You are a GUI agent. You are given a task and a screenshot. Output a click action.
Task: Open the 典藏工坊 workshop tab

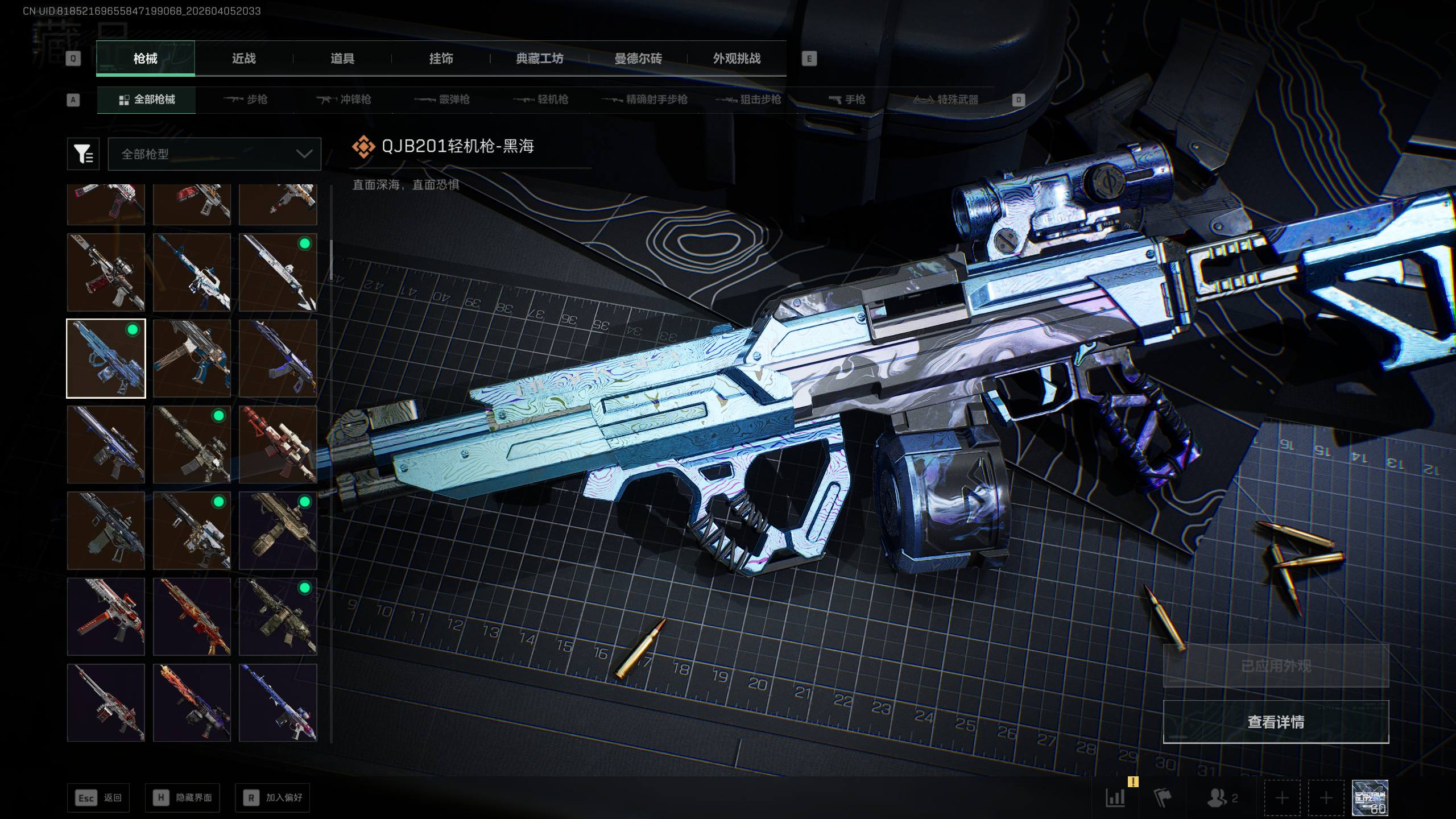539,59
